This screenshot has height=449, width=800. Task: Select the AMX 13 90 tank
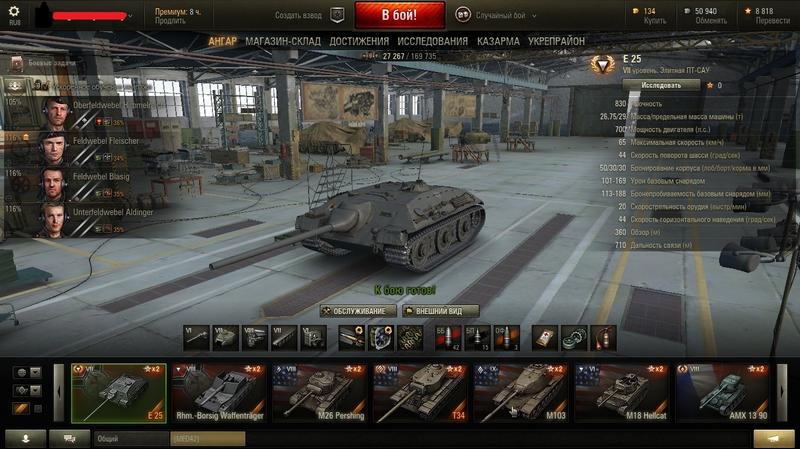tap(722, 393)
